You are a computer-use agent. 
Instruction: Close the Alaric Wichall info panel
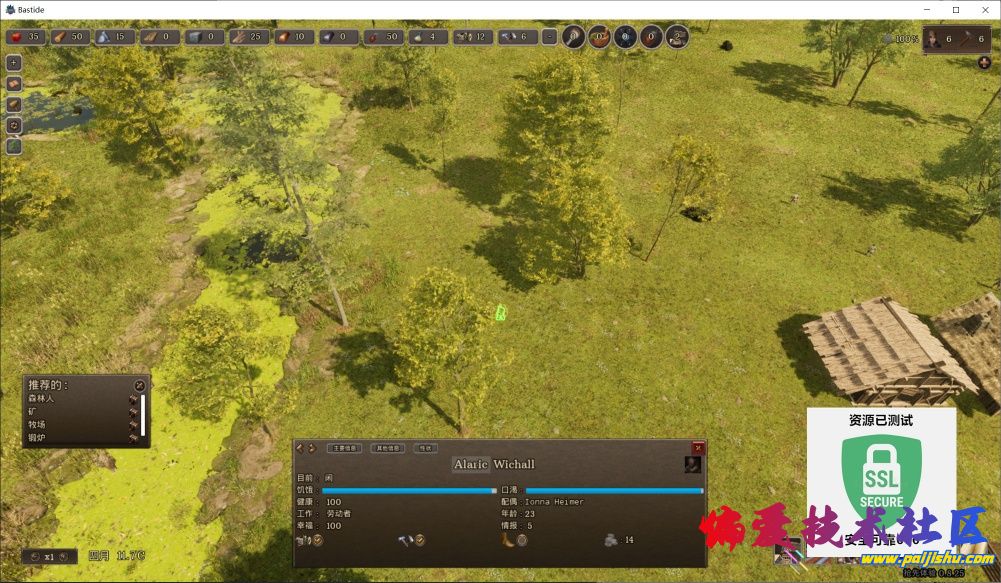click(x=698, y=448)
